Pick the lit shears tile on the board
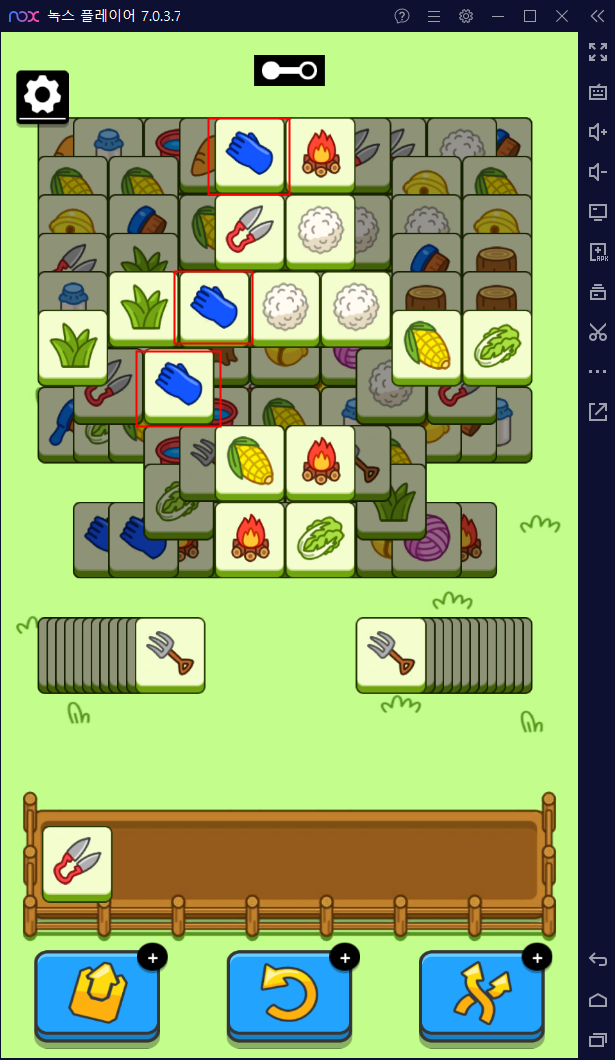The height and width of the screenshot is (1060, 615). point(250,229)
